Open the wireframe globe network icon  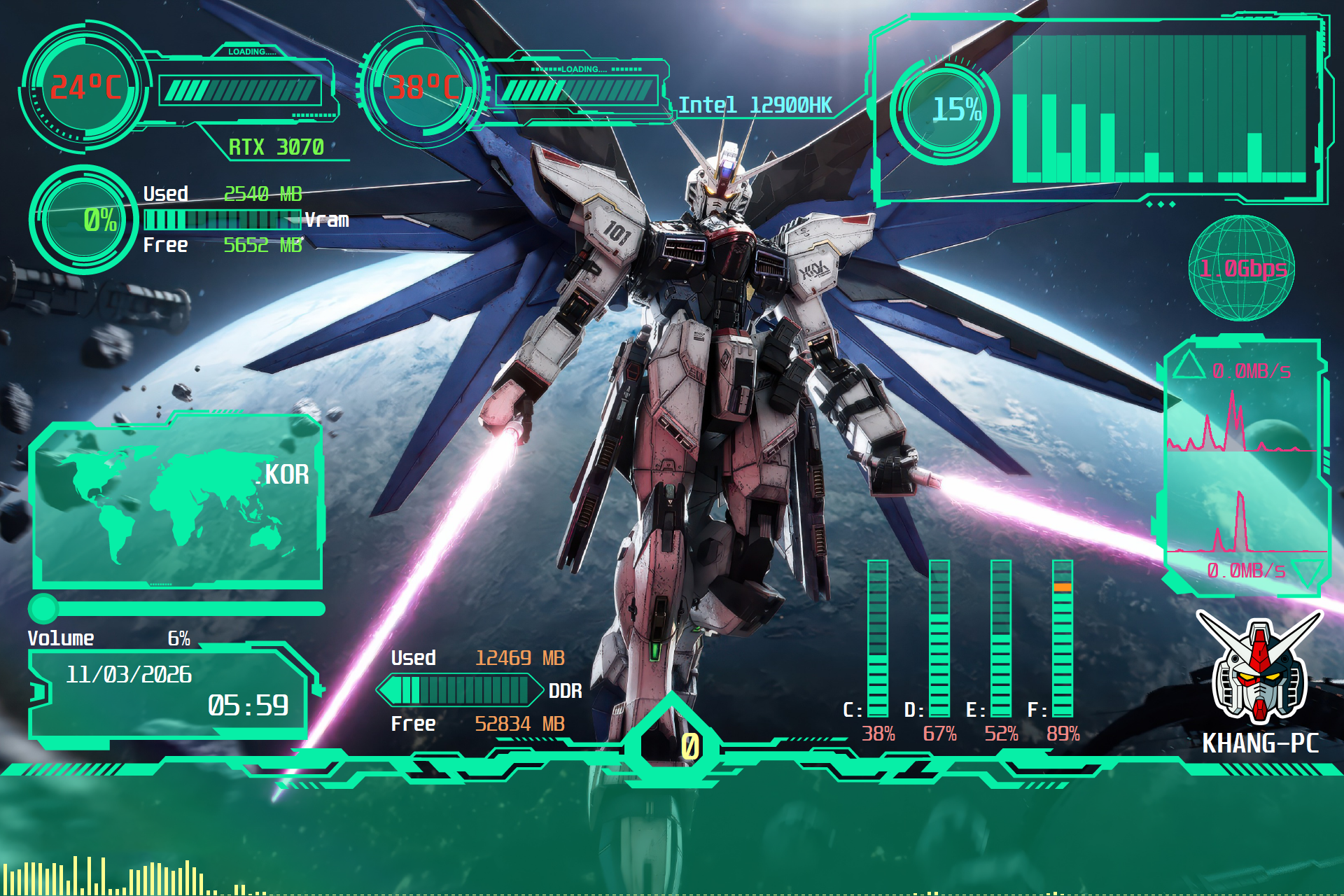1242,268
